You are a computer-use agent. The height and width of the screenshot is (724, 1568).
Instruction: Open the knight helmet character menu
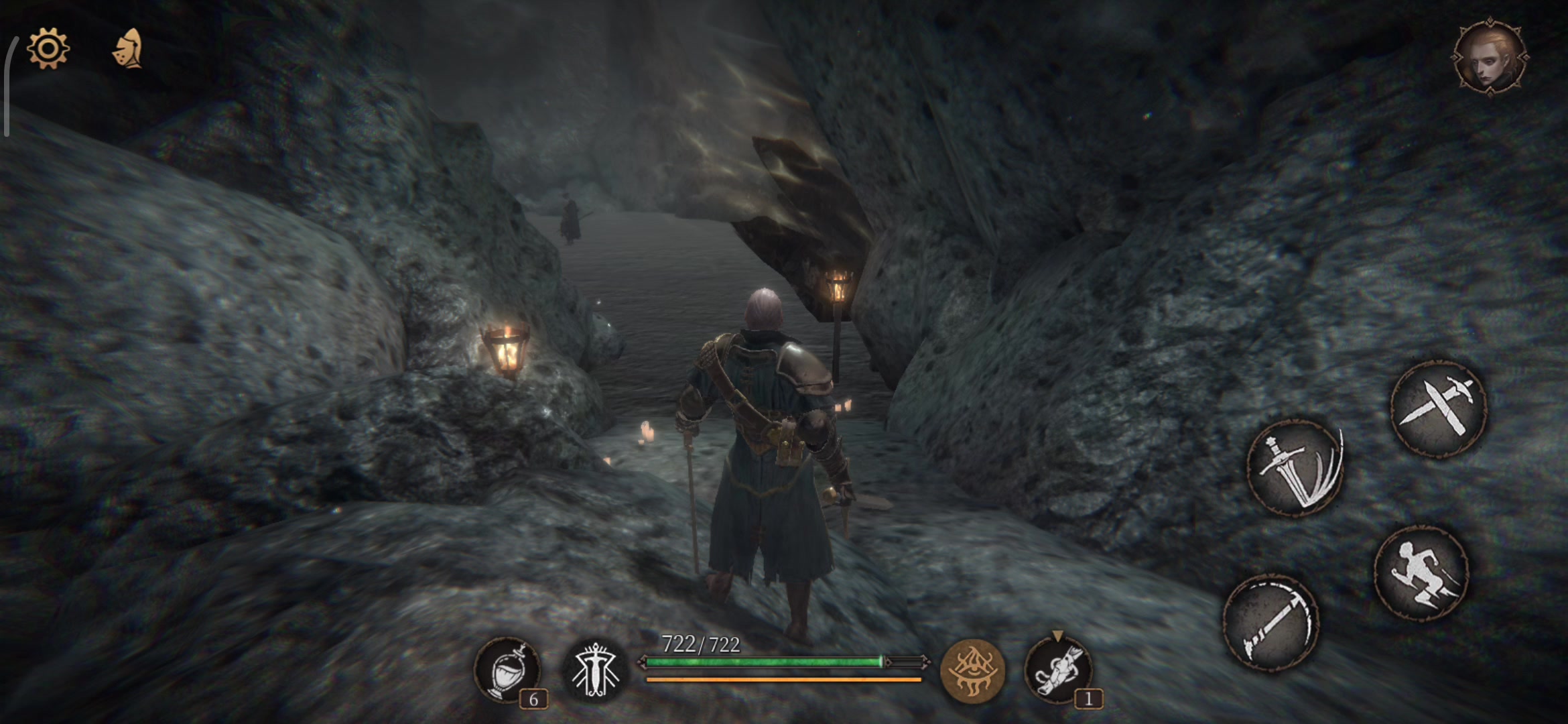pos(128,48)
